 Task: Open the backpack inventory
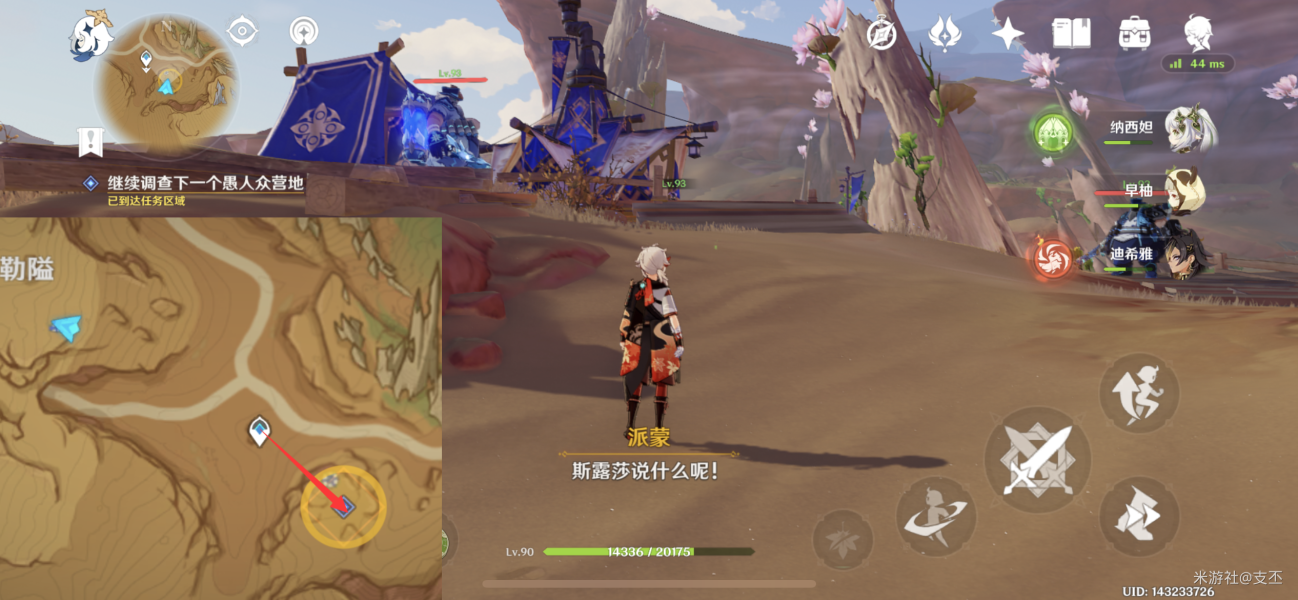tap(1135, 34)
